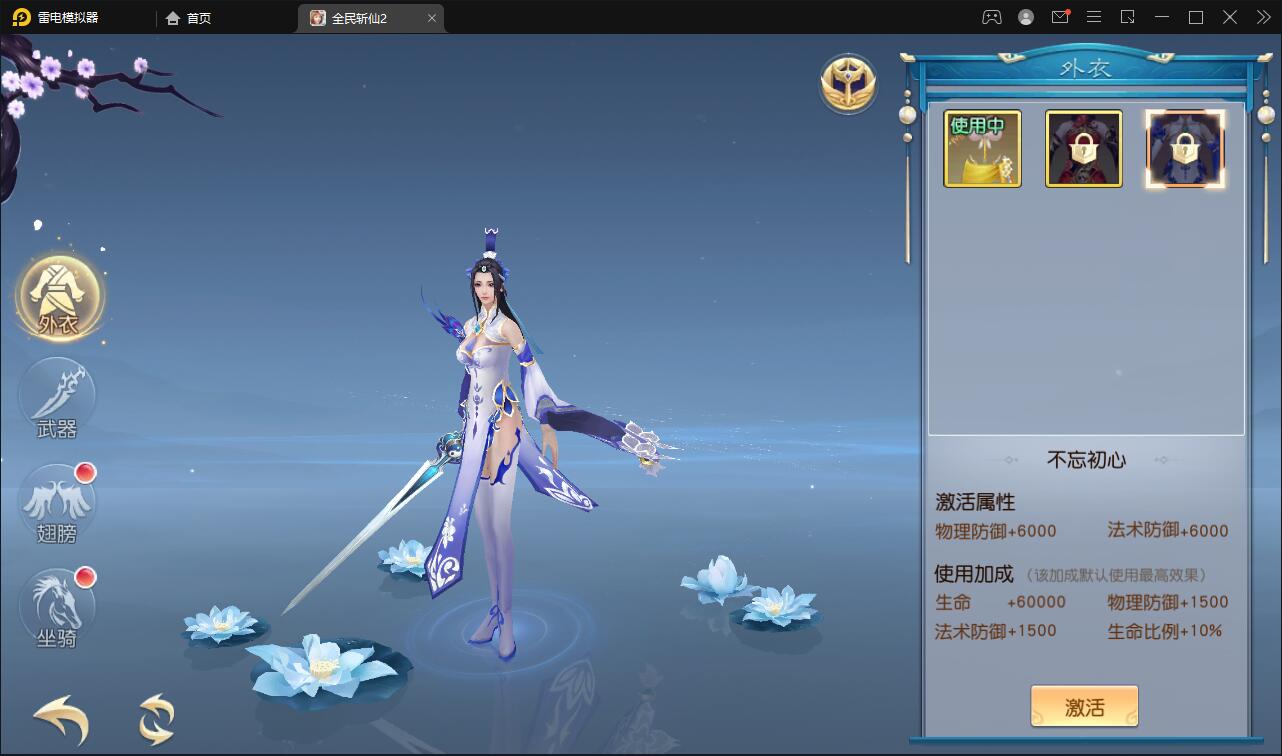This screenshot has width=1282, height=756.
Task: Select the 使用中 currently equipped outfit thumbnail
Action: tap(982, 148)
